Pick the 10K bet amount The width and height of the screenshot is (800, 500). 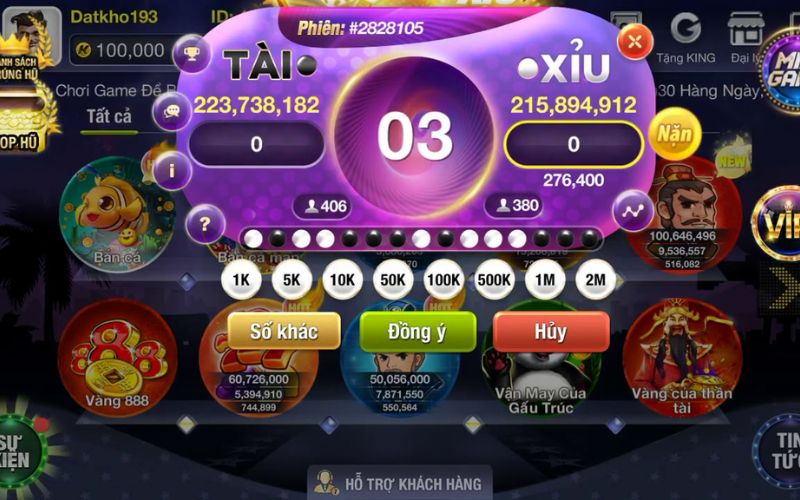pyautogui.click(x=341, y=280)
